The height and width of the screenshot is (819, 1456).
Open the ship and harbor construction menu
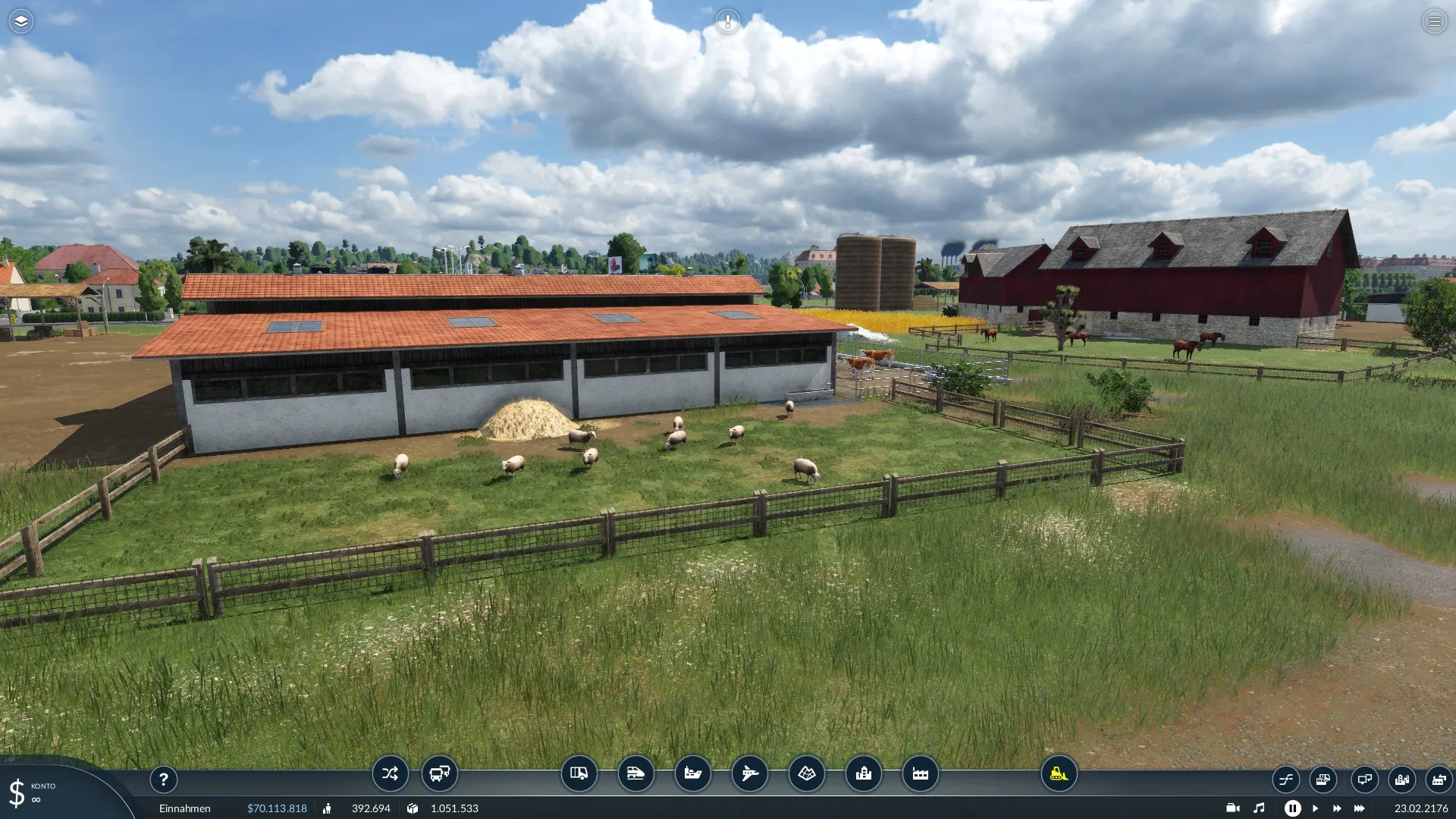[x=692, y=773]
